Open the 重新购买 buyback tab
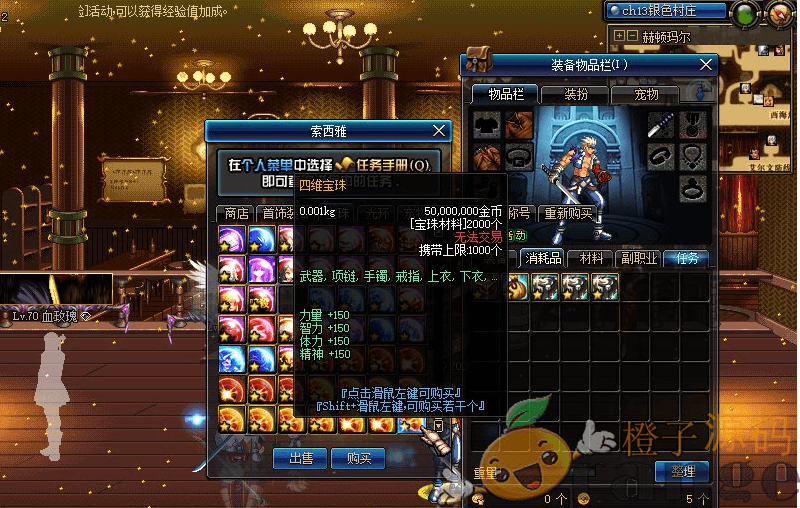The image size is (800, 508). point(565,213)
